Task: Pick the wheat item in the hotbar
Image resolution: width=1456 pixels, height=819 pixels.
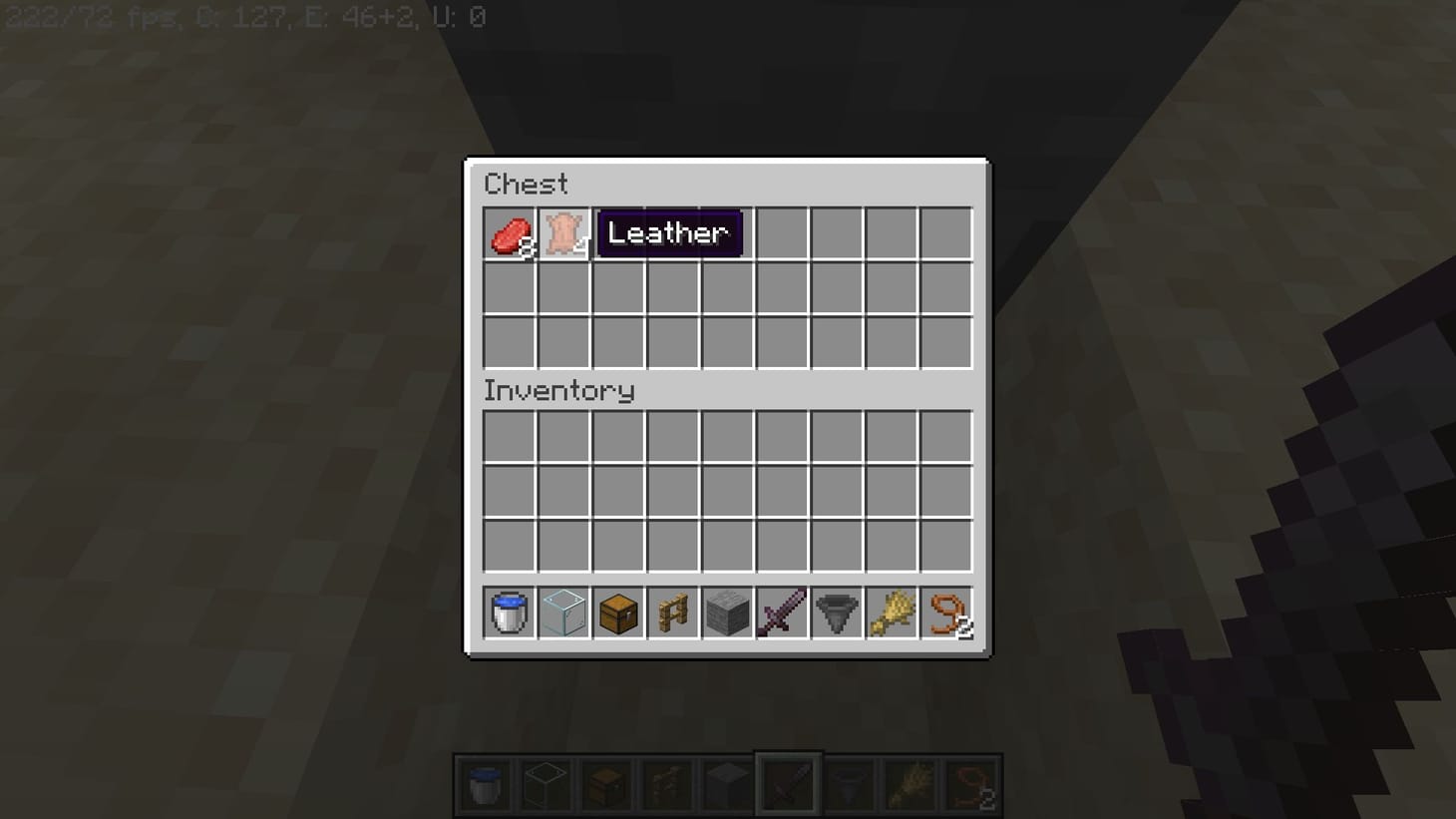Action: [x=891, y=613]
